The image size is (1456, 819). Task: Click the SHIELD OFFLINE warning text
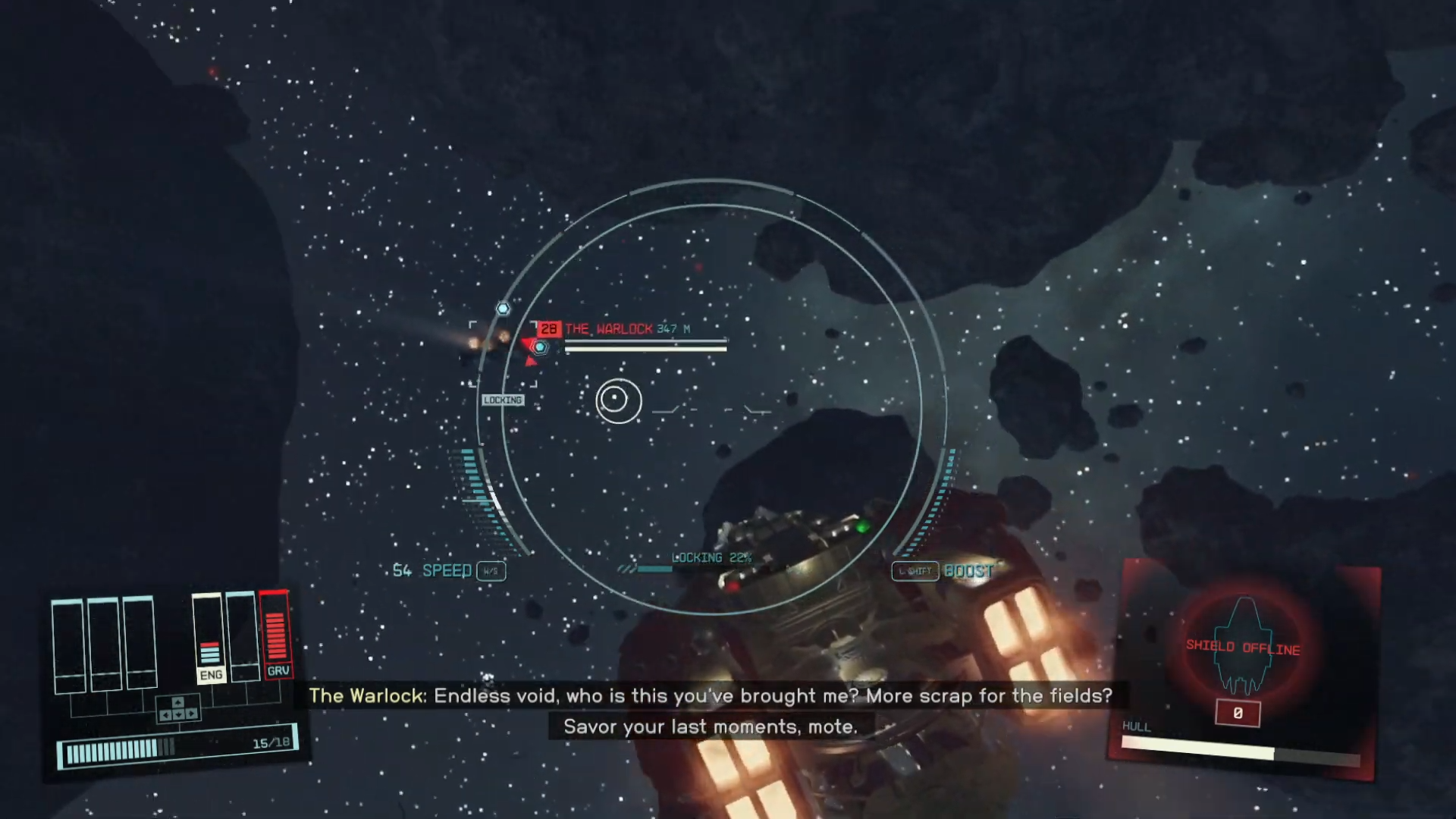coord(1241,647)
